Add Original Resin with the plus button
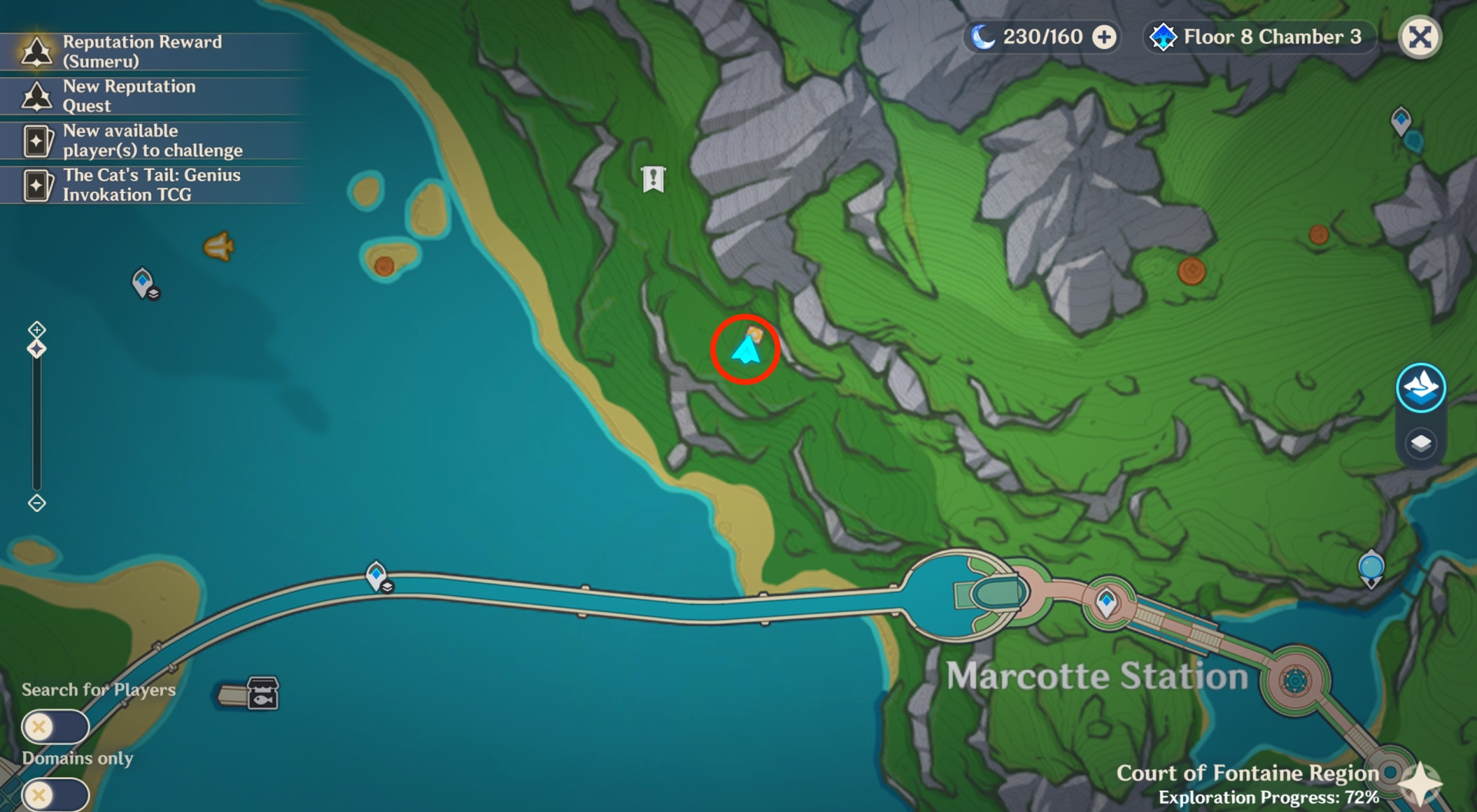 [1105, 37]
